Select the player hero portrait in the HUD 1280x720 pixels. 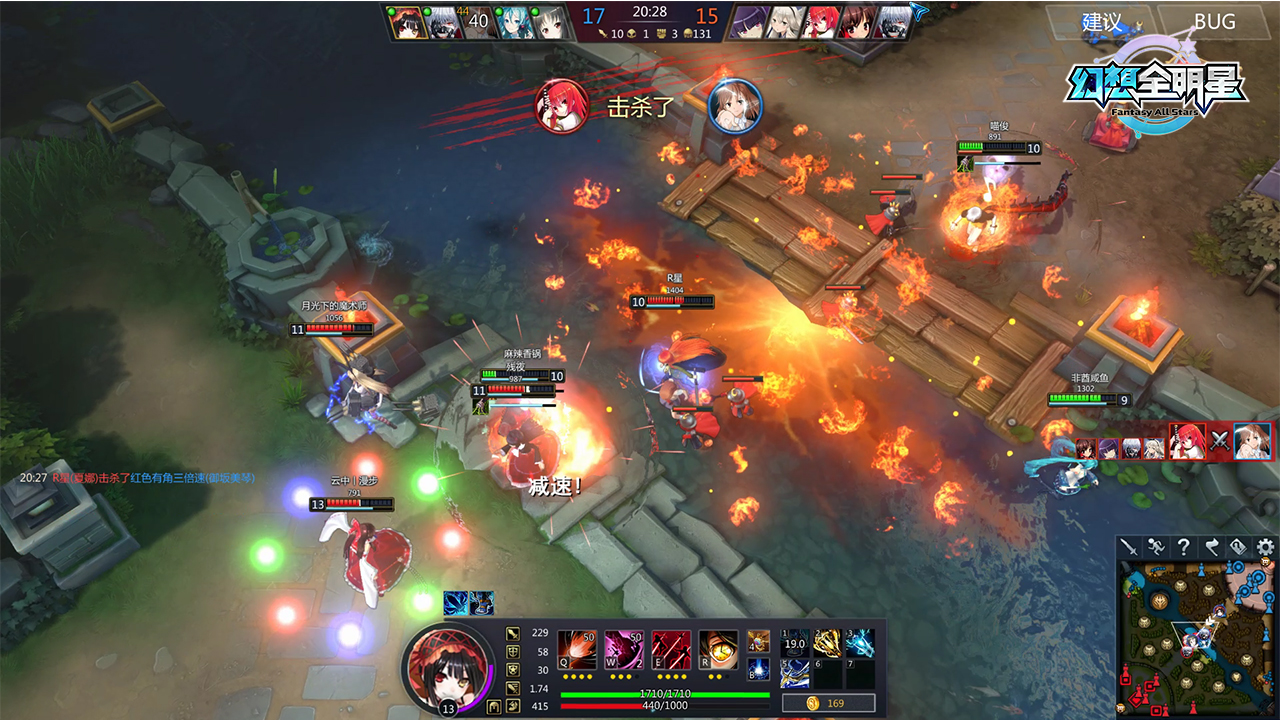pyautogui.click(x=447, y=663)
